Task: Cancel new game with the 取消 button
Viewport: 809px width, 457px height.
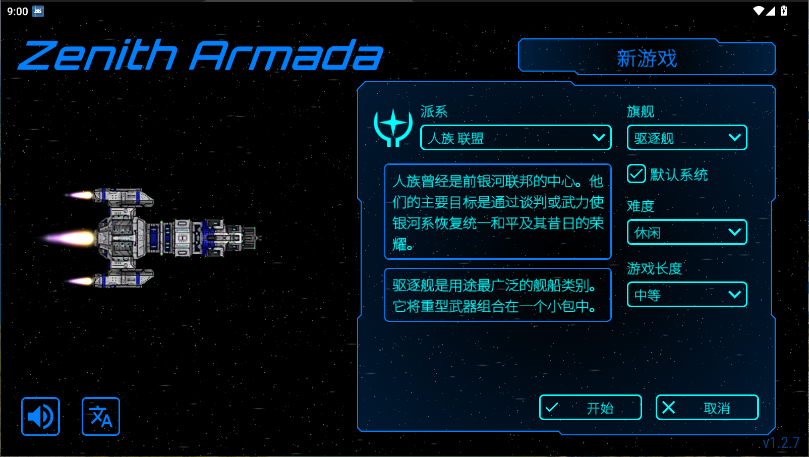Action: [707, 407]
